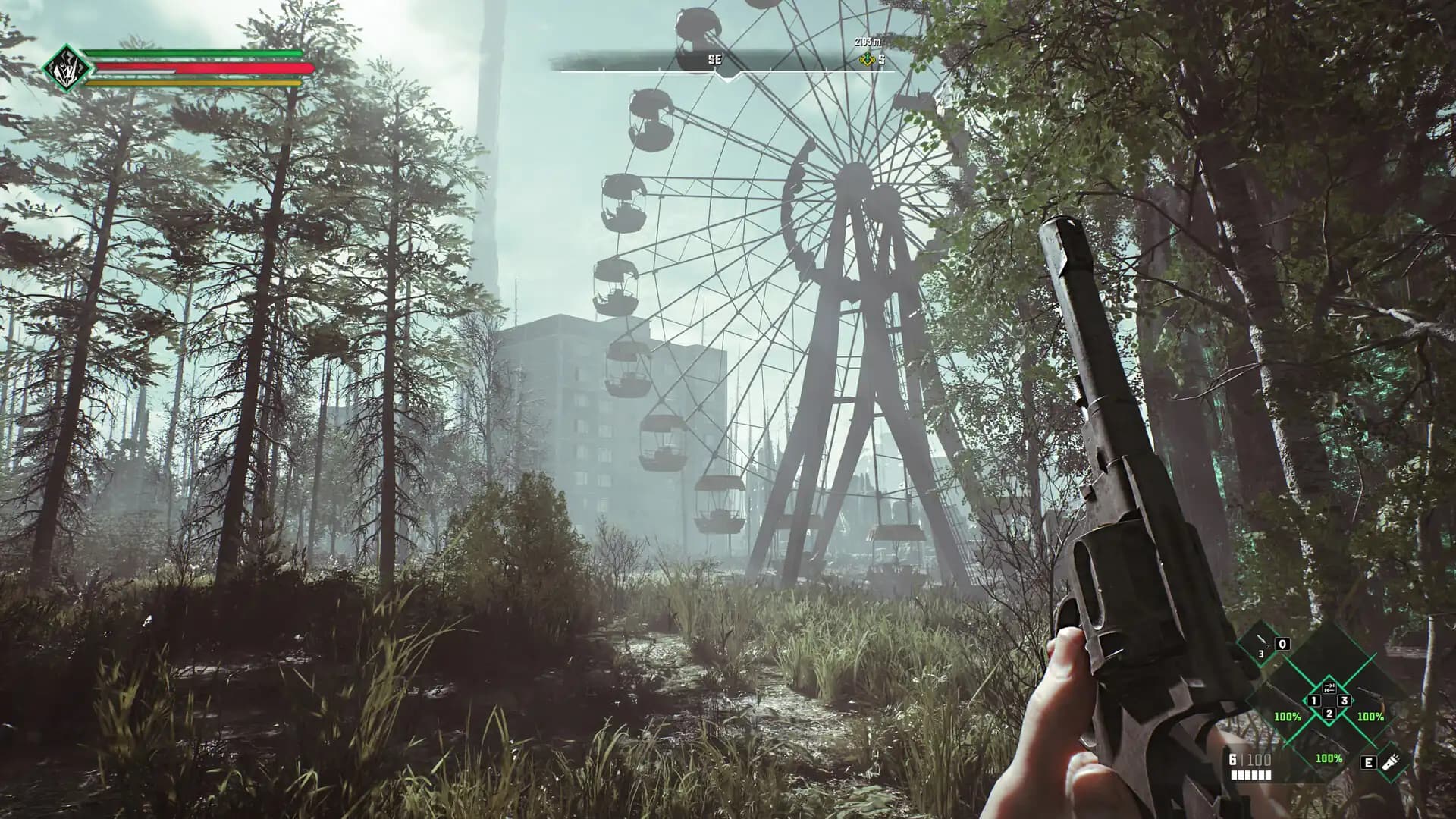Image resolution: width=1456 pixels, height=819 pixels.
Task: Click the faction emblem in the top-left HUD
Action: click(67, 67)
